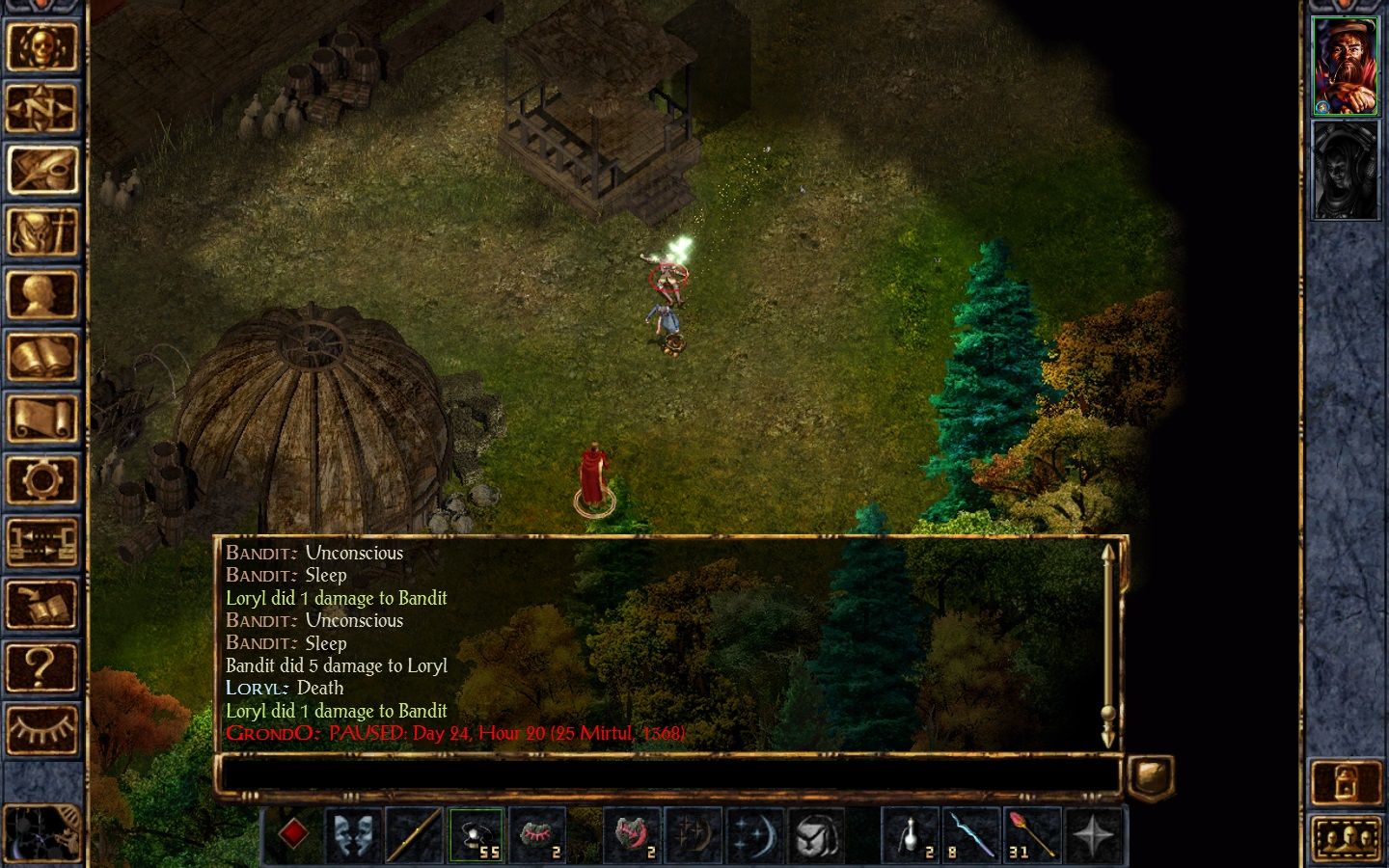Activate the twin masks thieving skill
The height and width of the screenshot is (868, 1389).
[354, 834]
